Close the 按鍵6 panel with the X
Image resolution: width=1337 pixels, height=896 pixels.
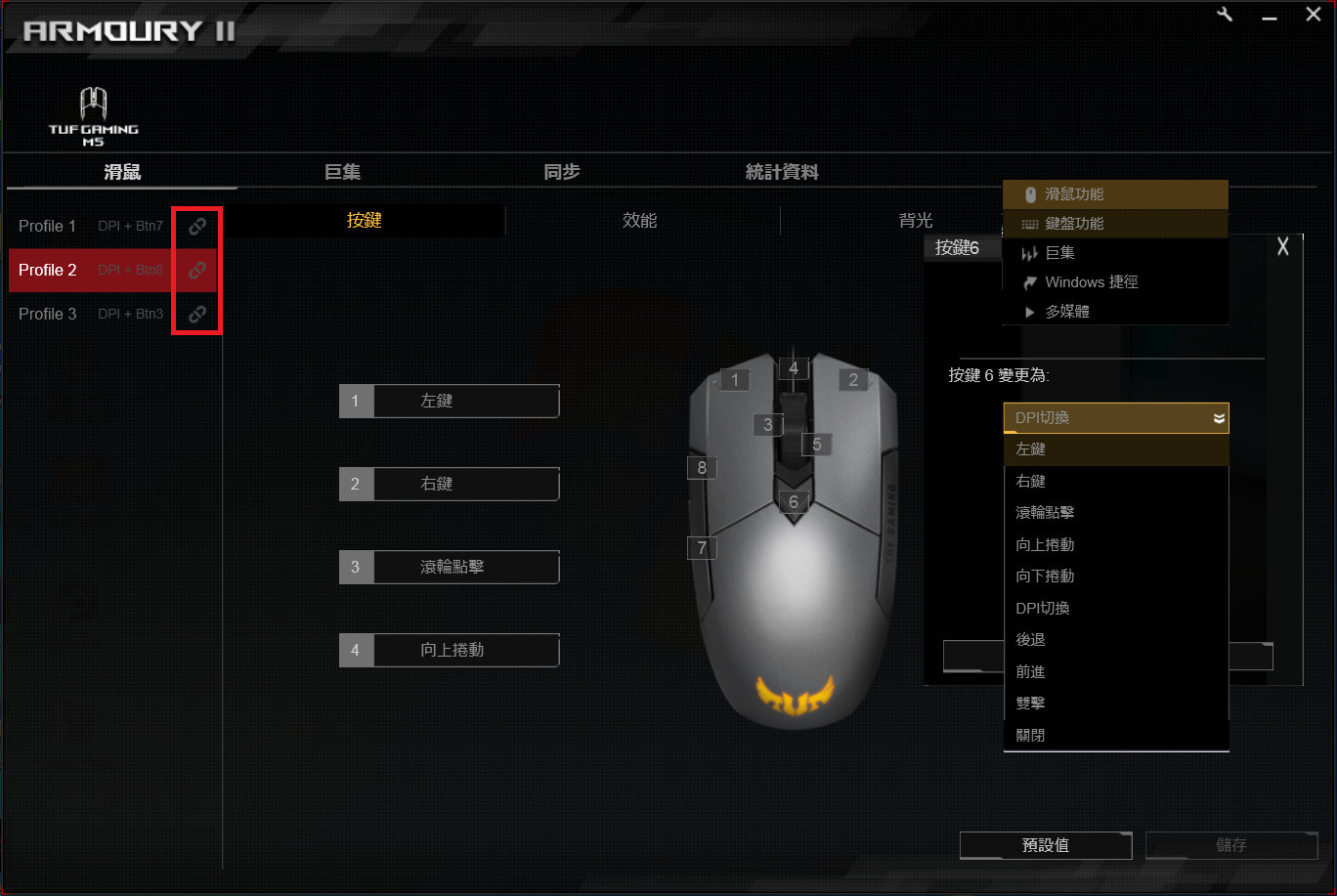[x=1283, y=246]
